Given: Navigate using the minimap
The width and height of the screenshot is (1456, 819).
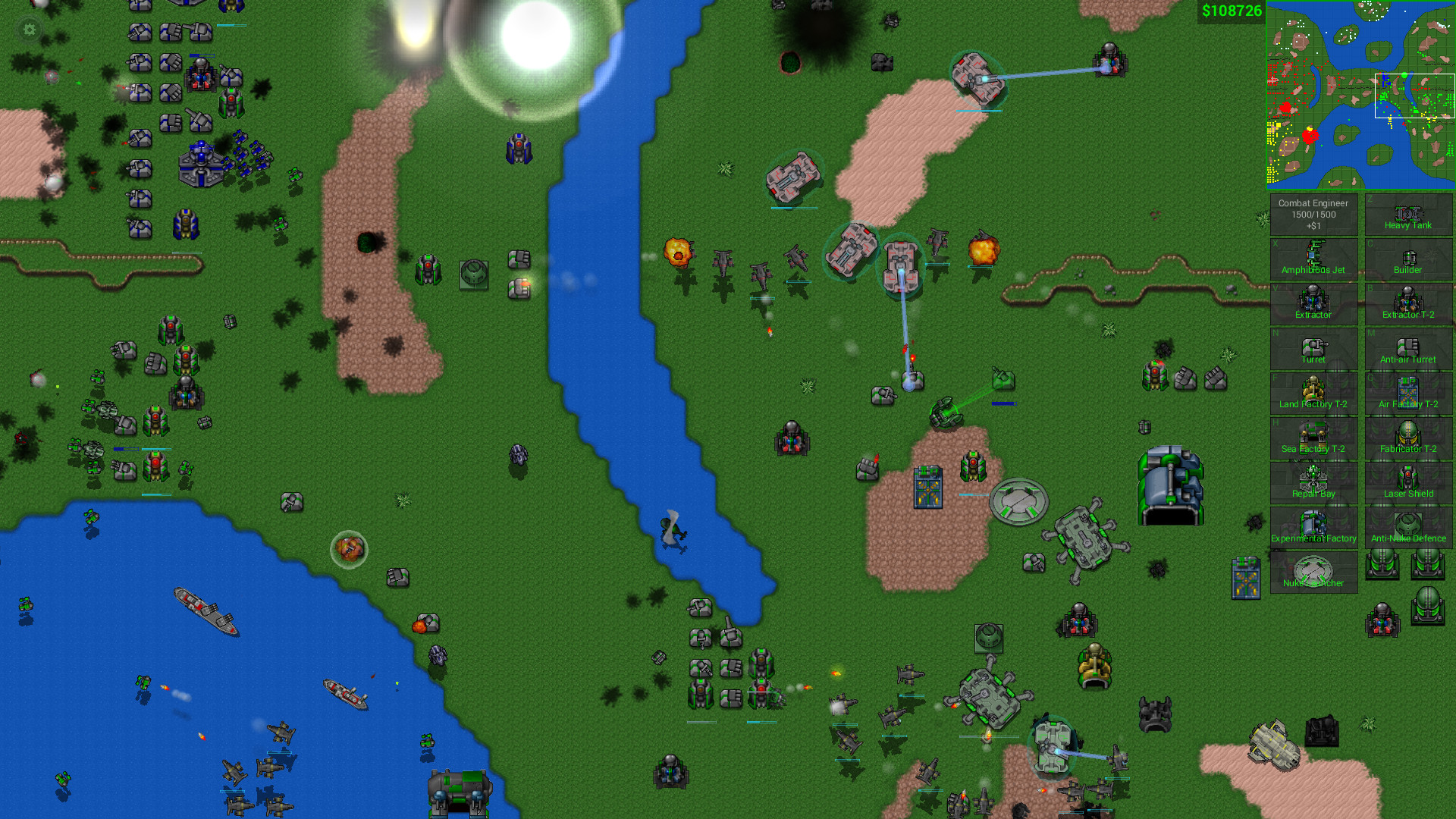Looking at the screenshot, I should [1360, 94].
